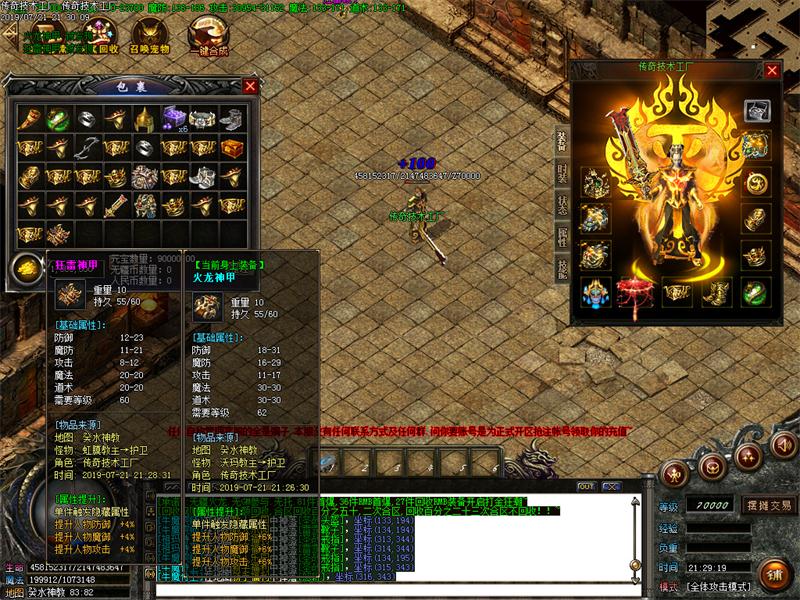Open the 属性 attributes tab
This screenshot has width=800, height=600.
click(x=562, y=235)
